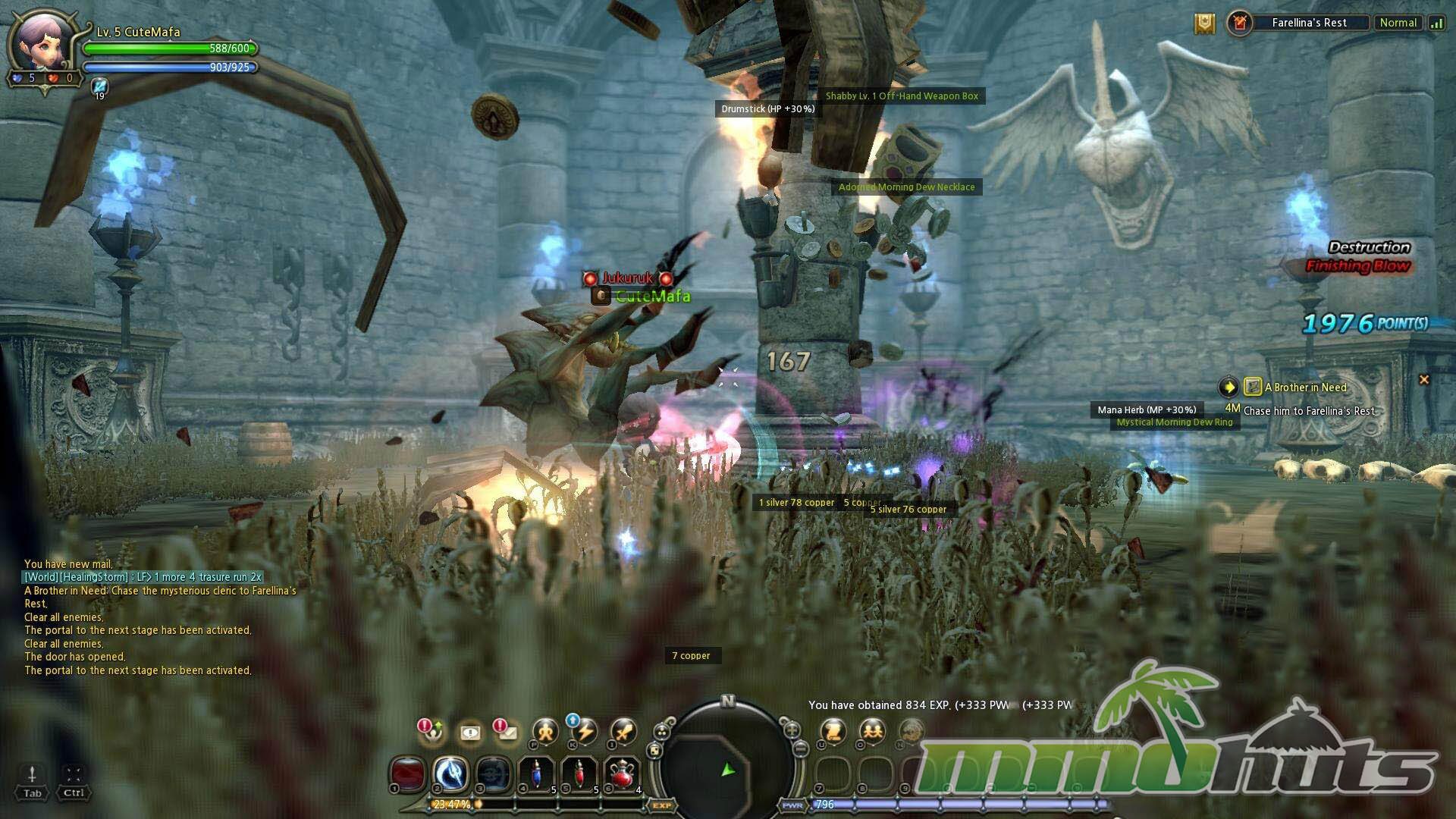Click CuteMafa's character portrait
1456x819 pixels.
tap(44, 44)
